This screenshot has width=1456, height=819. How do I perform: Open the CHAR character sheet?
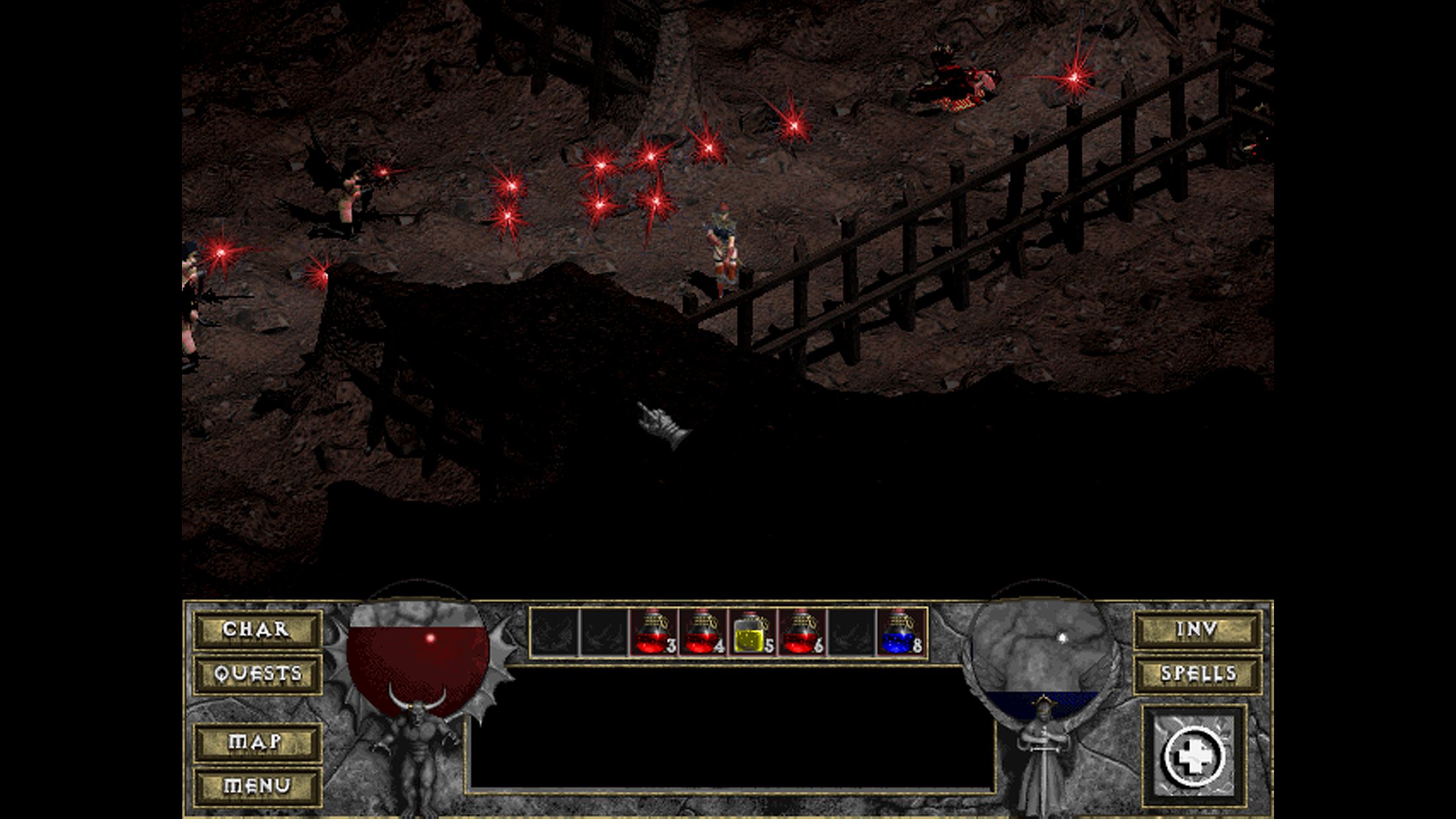point(257,629)
